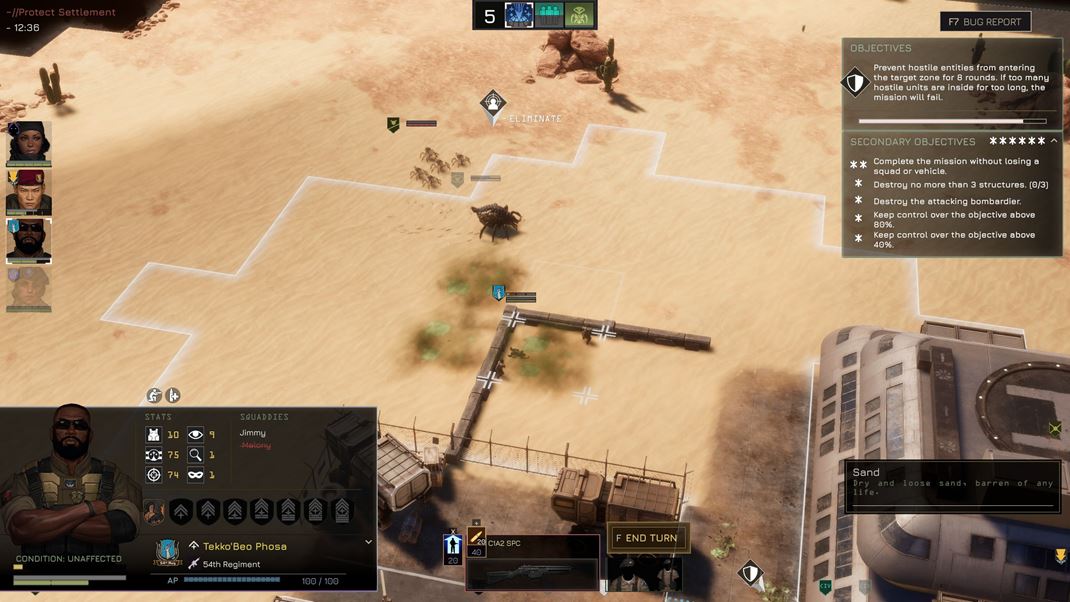Click the crouching soldier icon above the unit panel
The image size is (1070, 602).
pyautogui.click(x=154, y=395)
